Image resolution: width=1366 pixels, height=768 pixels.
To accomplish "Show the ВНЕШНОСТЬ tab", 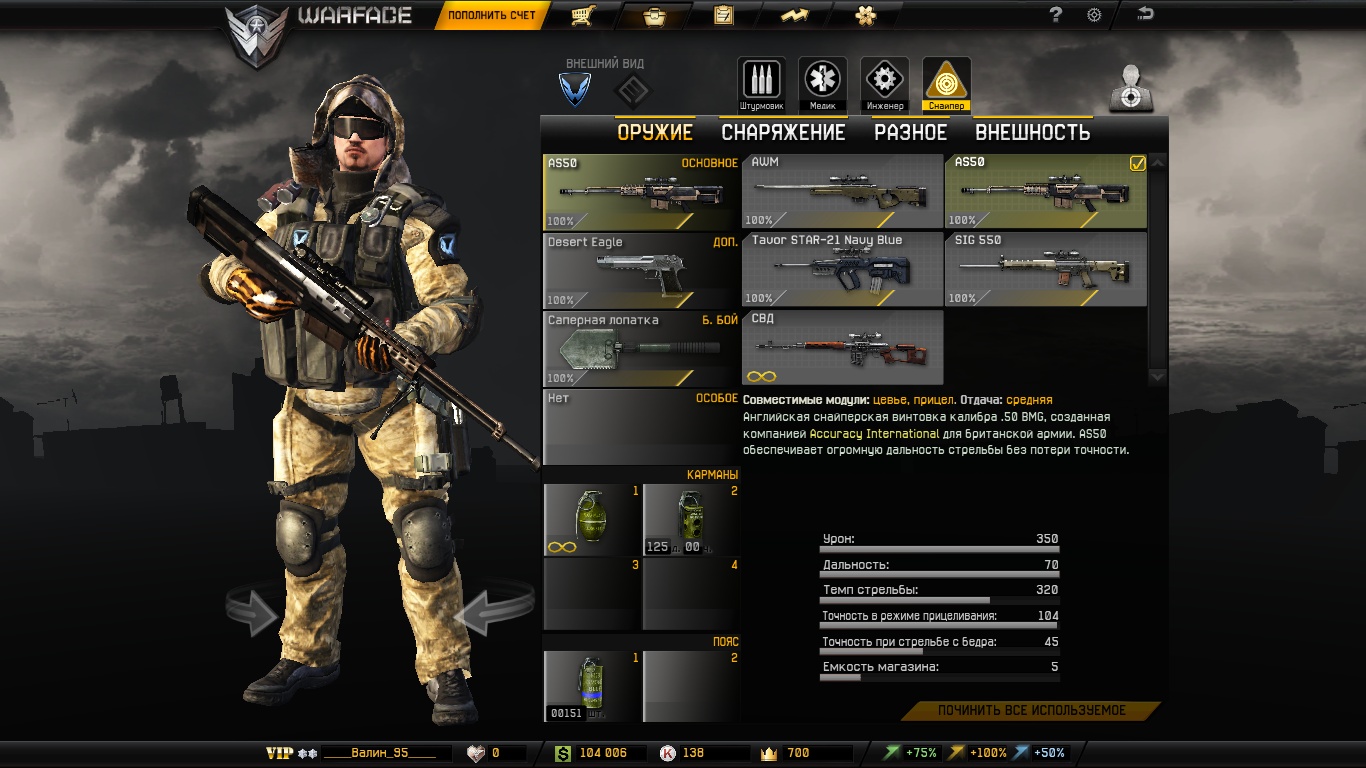I will click(x=1032, y=132).
